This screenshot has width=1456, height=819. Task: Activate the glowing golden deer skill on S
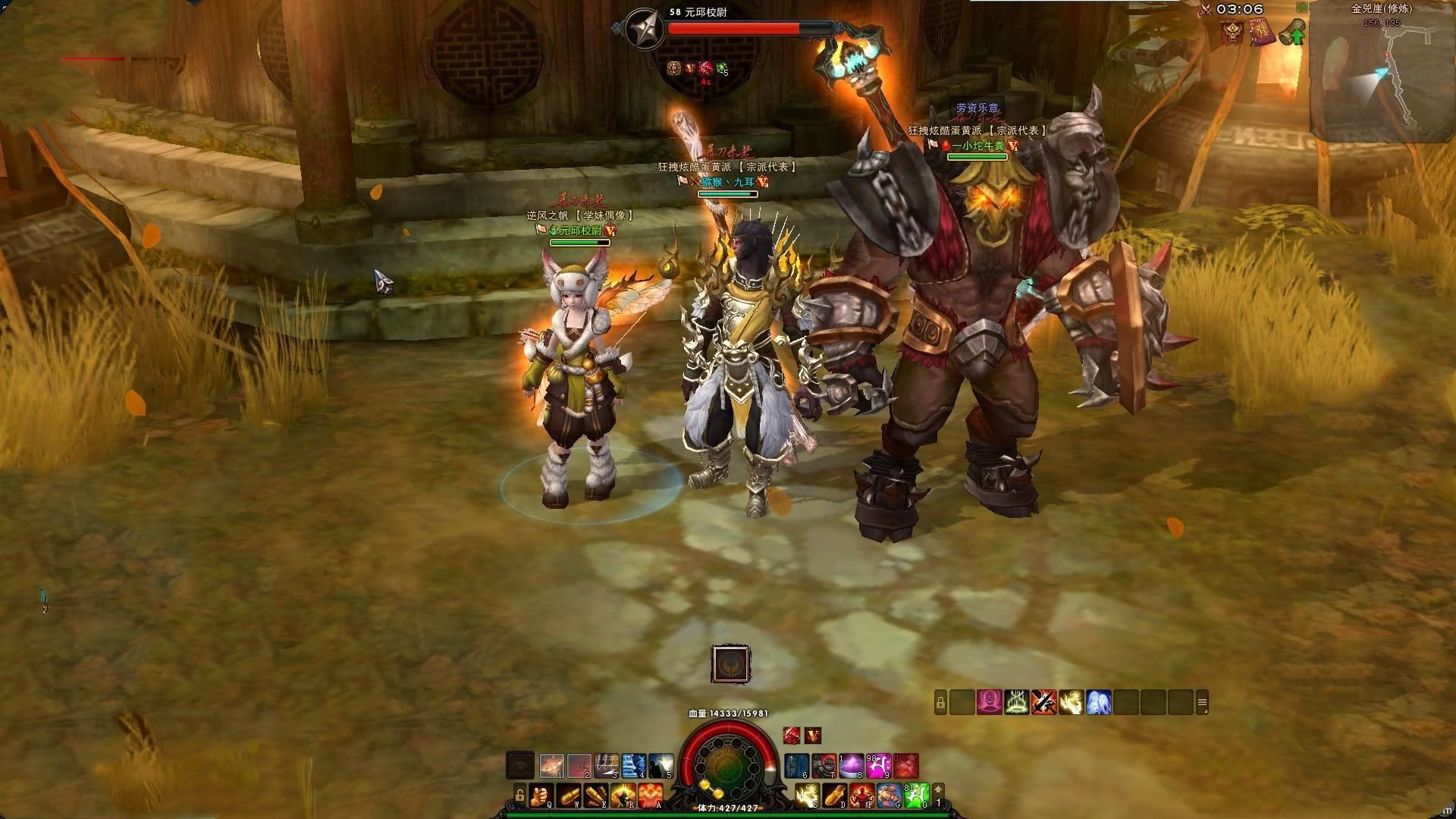806,795
